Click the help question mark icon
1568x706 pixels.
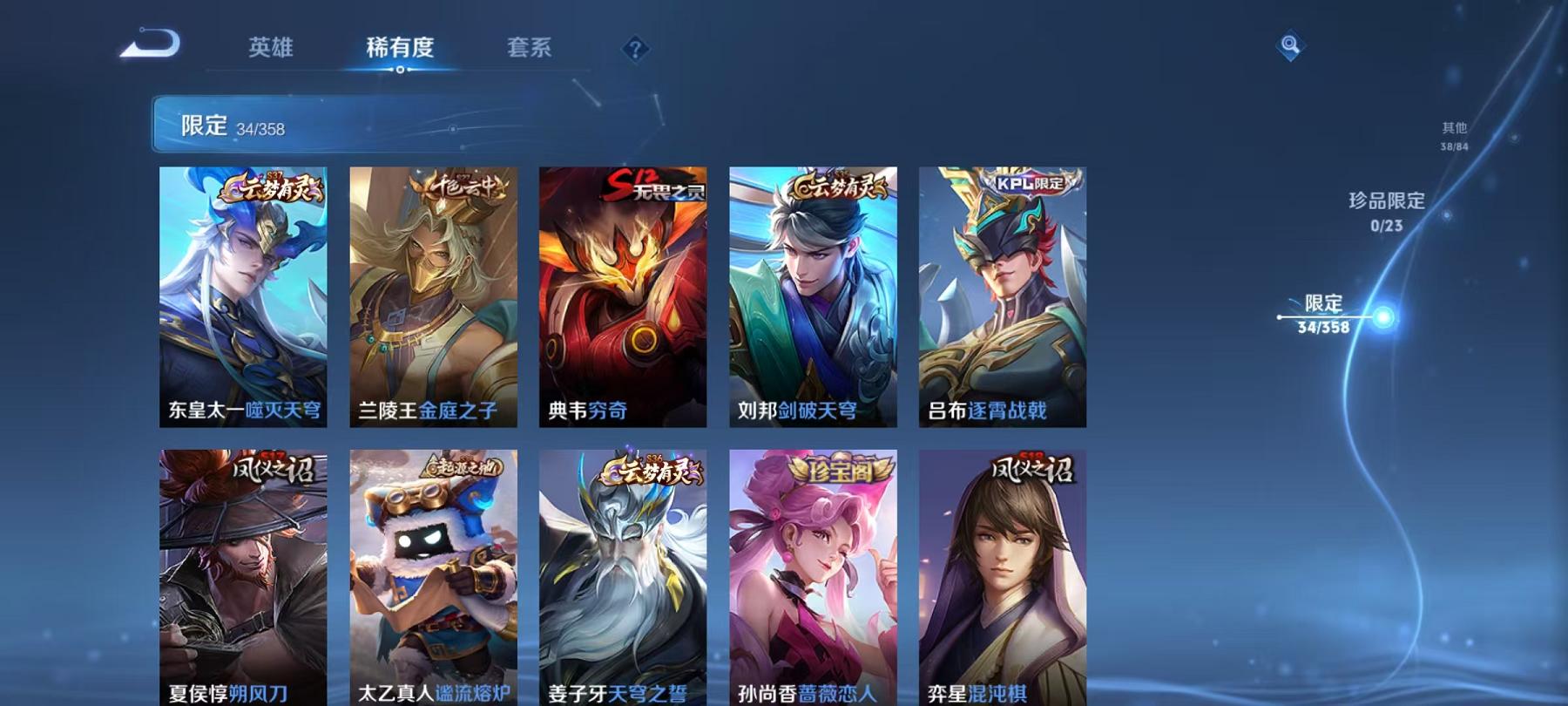[634, 50]
